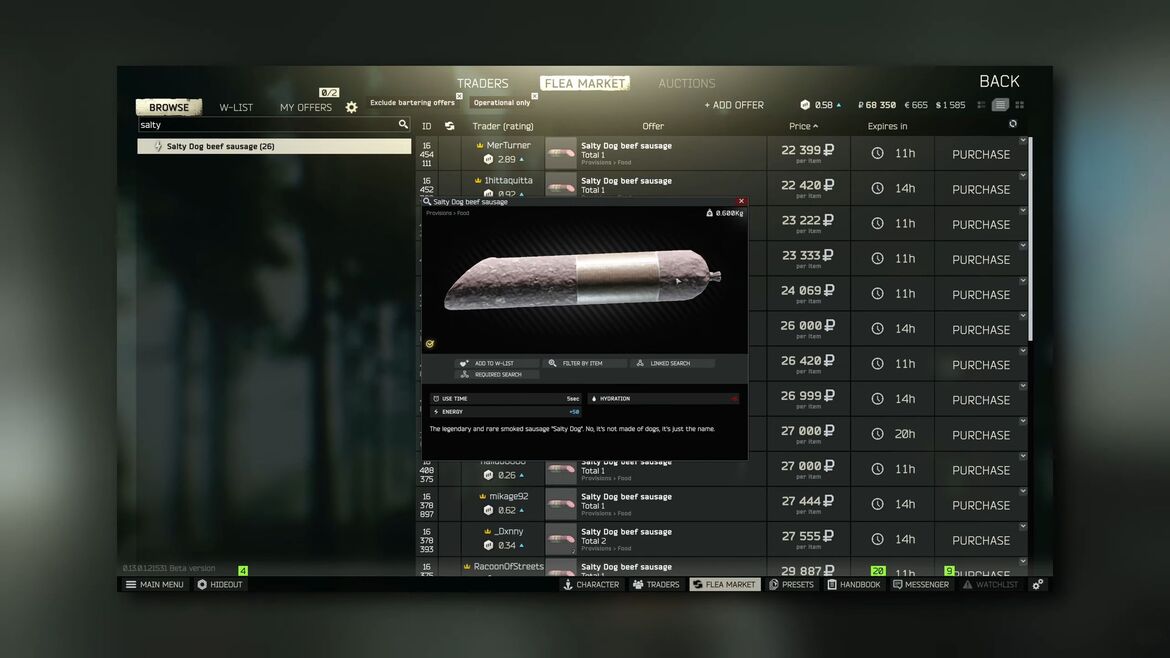Open the Handbook
The width and height of the screenshot is (1170, 658).
[854, 584]
